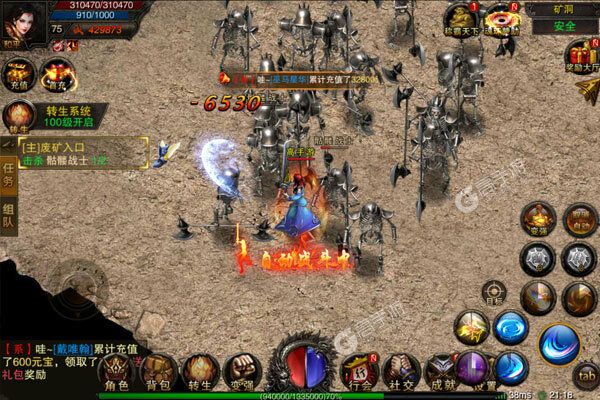Open the 首充 first-recharge offer

click(x=58, y=73)
